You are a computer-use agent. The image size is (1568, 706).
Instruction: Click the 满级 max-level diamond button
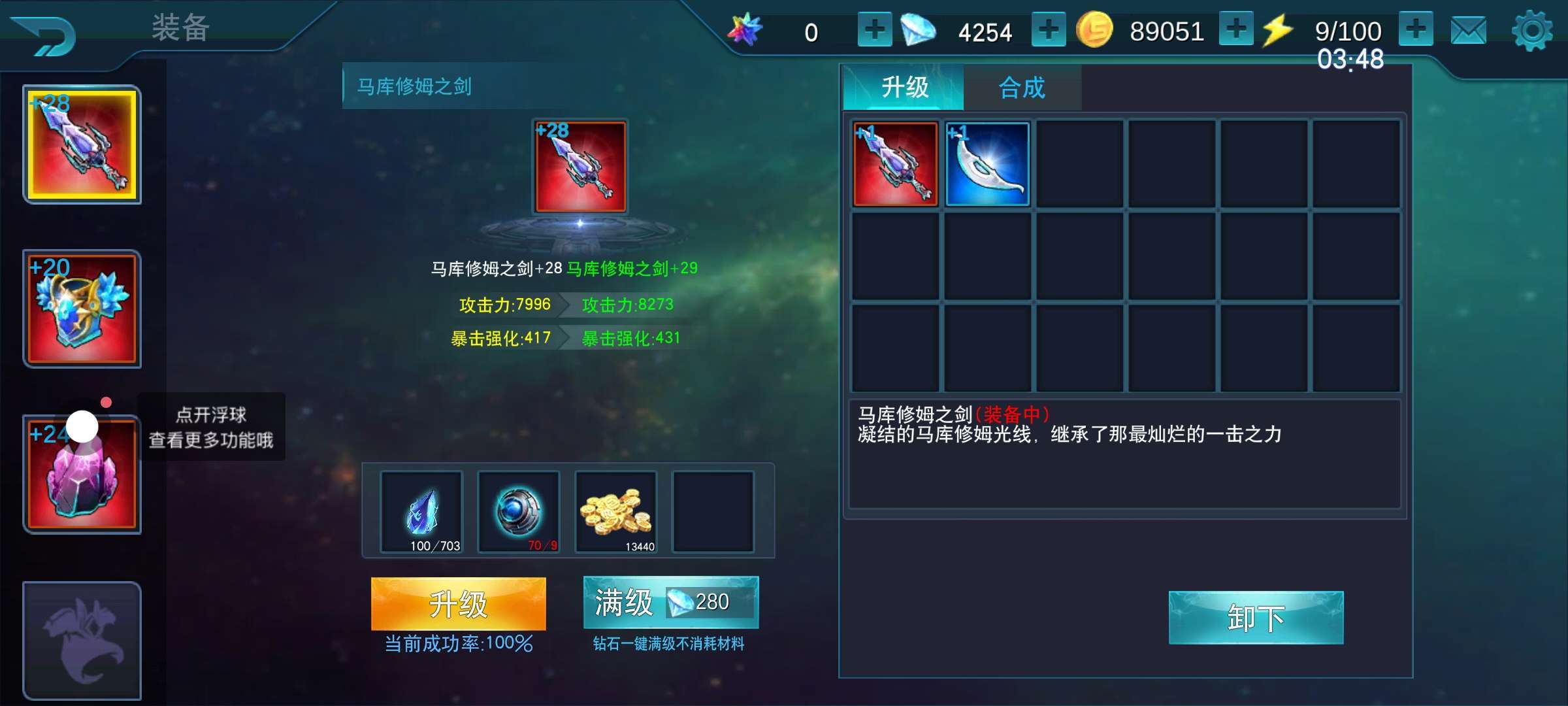click(x=670, y=602)
